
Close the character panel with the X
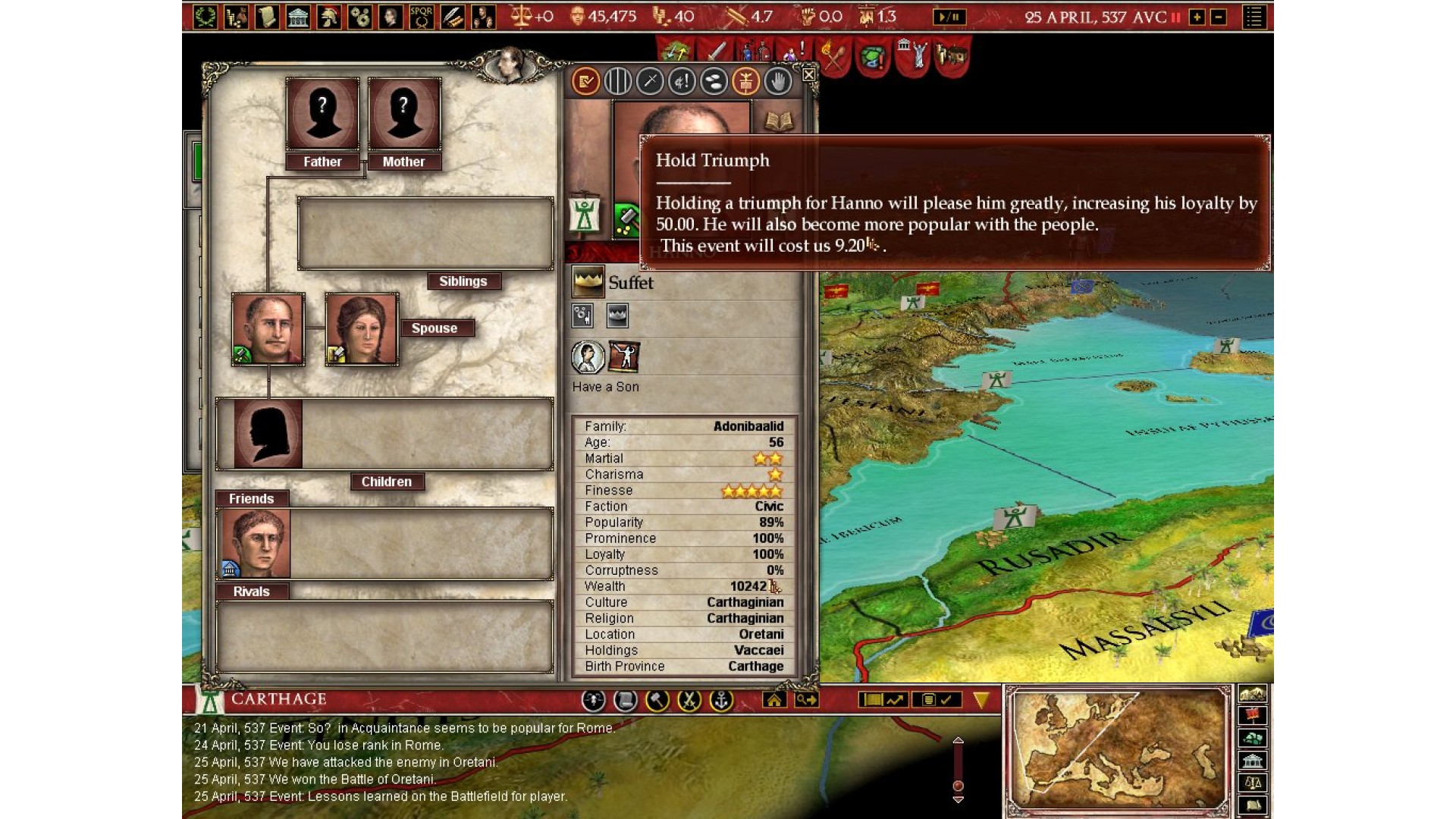point(808,74)
